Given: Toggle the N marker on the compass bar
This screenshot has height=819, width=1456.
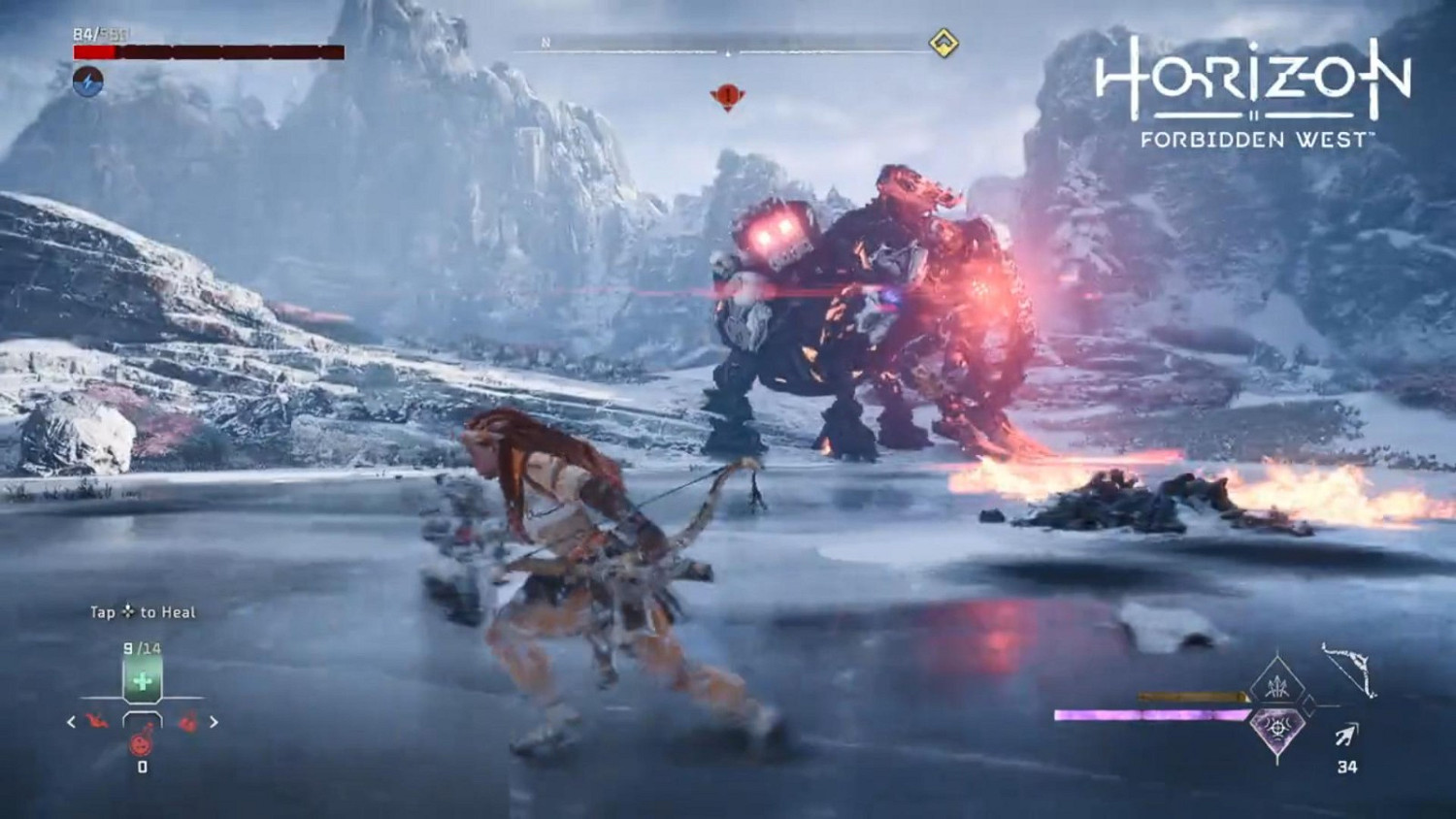Looking at the screenshot, I should click(x=546, y=44).
